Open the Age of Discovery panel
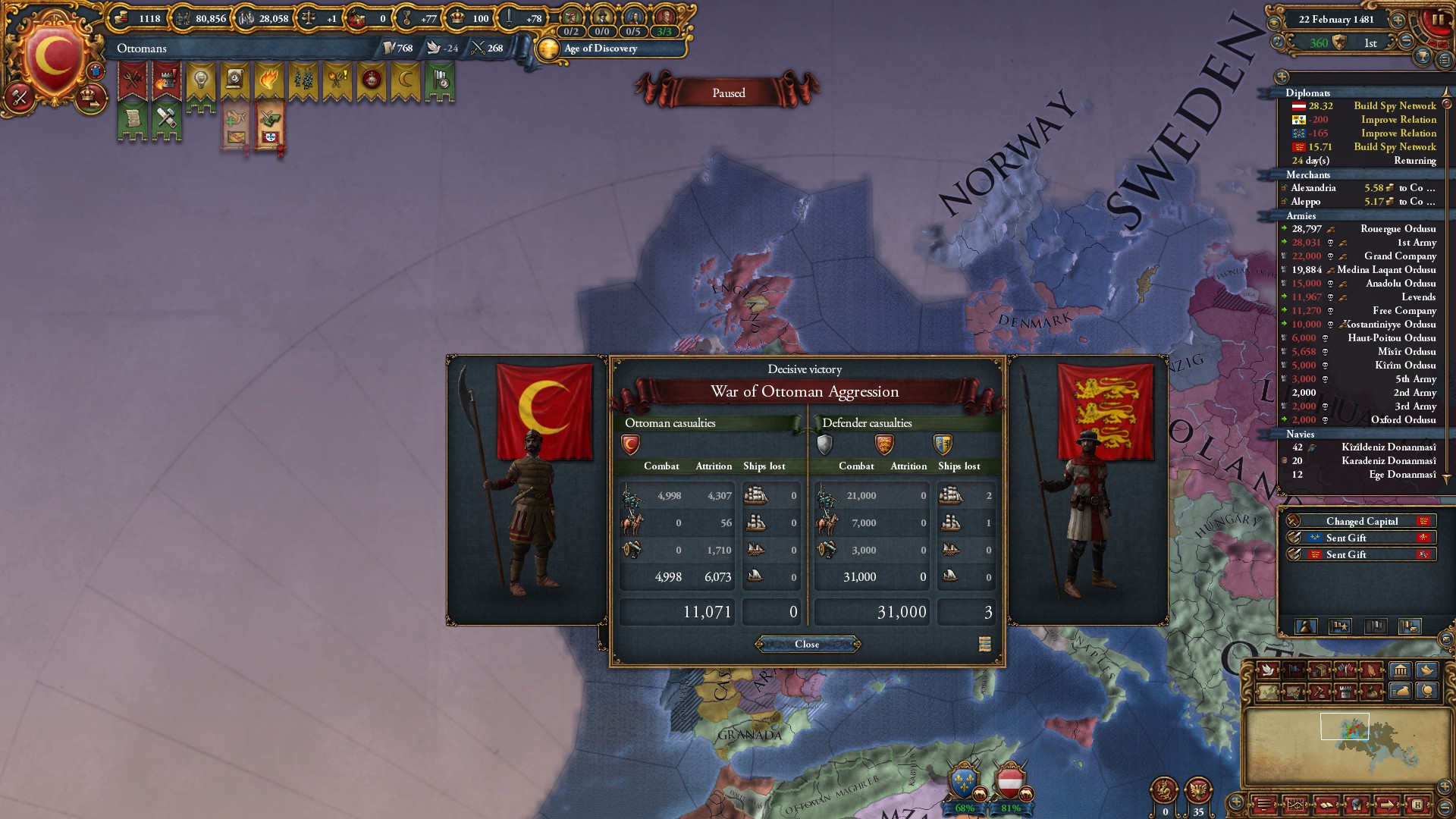Image resolution: width=1456 pixels, height=819 pixels. [600, 49]
